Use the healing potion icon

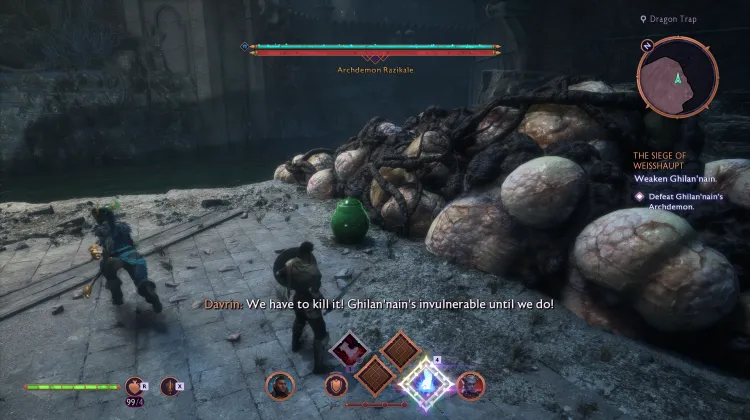click(x=135, y=385)
